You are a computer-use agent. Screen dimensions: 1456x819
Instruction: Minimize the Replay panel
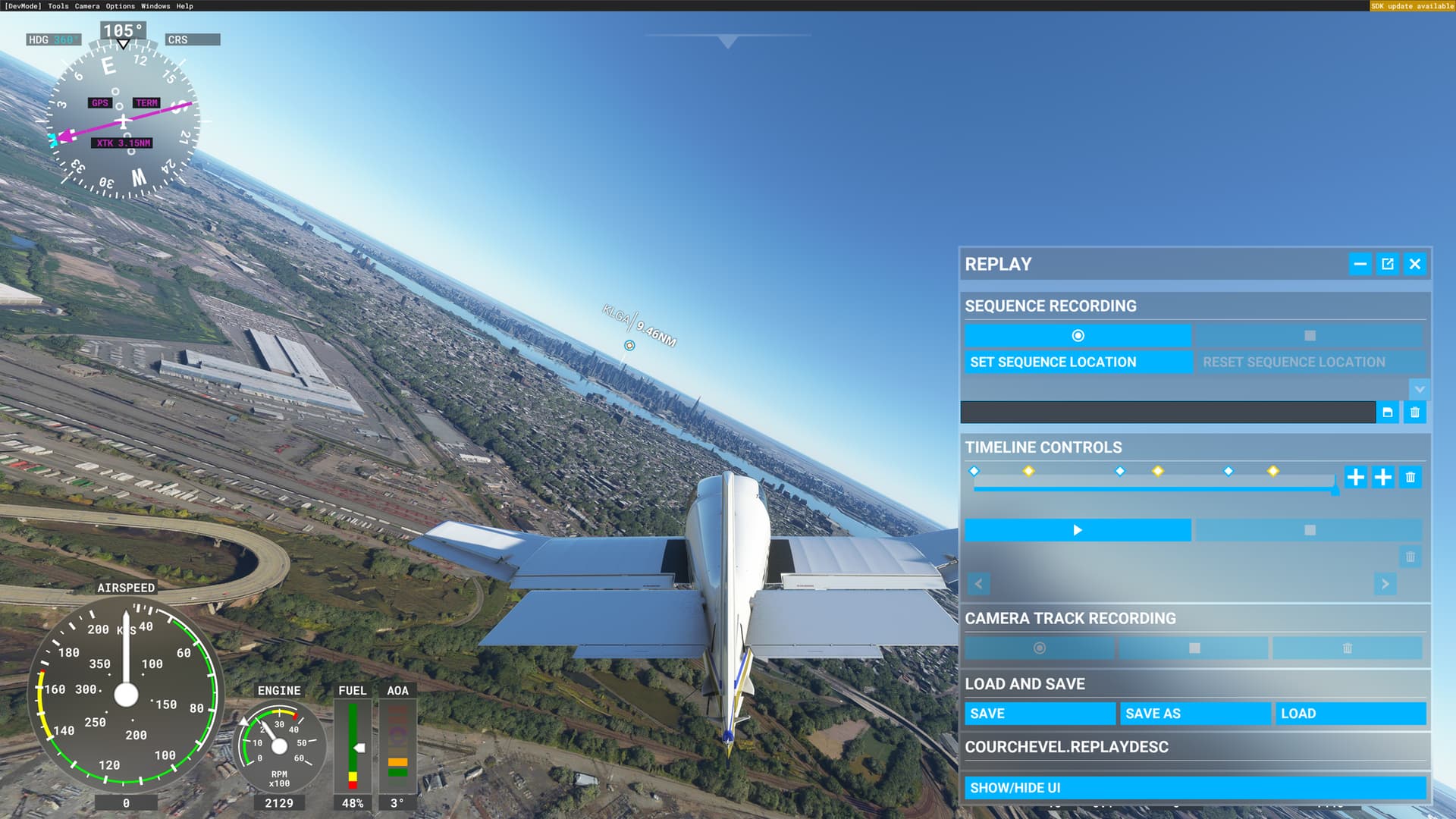pyautogui.click(x=1360, y=264)
